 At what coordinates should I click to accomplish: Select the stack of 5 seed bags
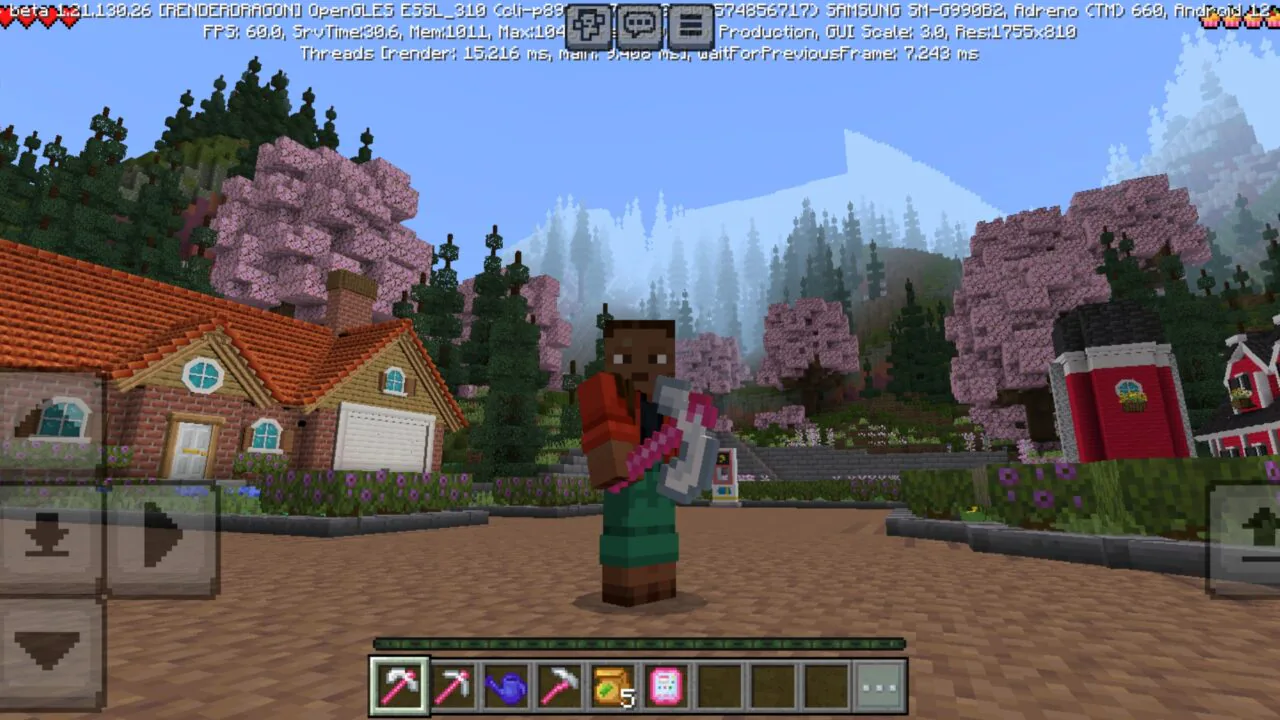coord(615,684)
